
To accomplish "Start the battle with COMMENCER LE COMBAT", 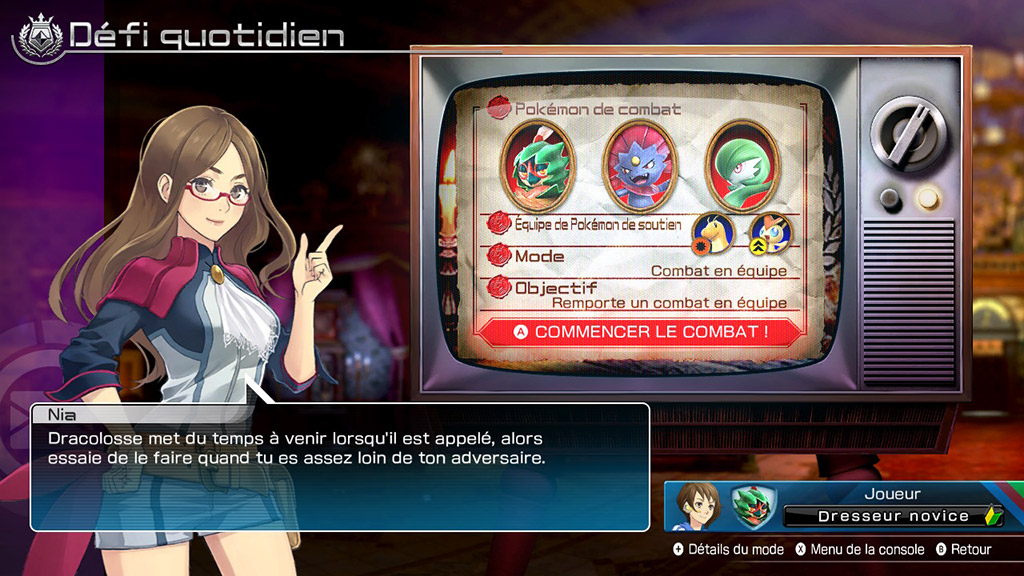I will [641, 331].
